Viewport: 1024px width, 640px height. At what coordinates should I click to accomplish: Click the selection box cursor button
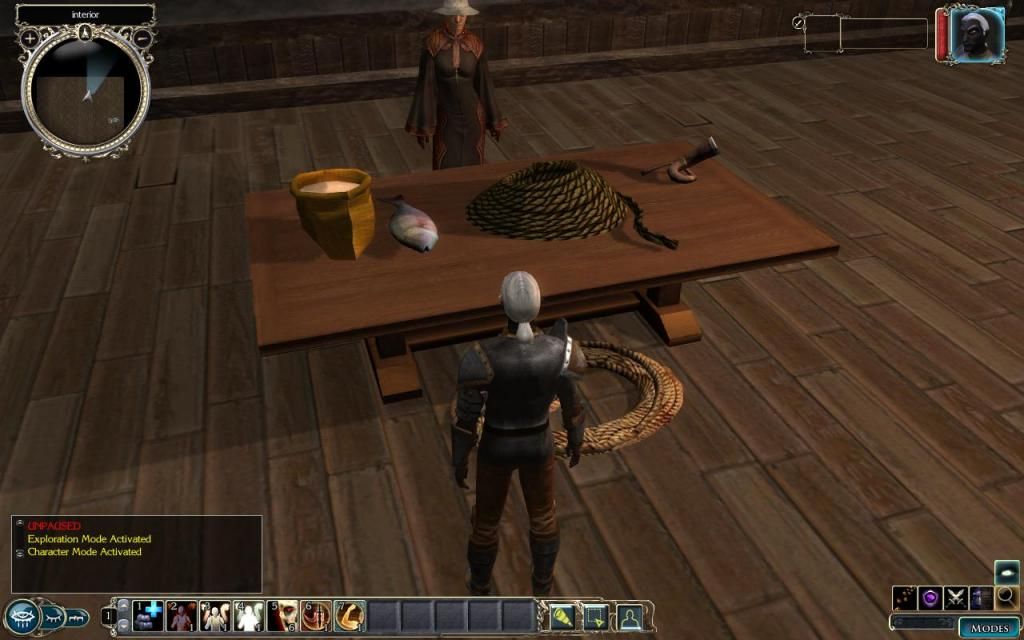596,616
